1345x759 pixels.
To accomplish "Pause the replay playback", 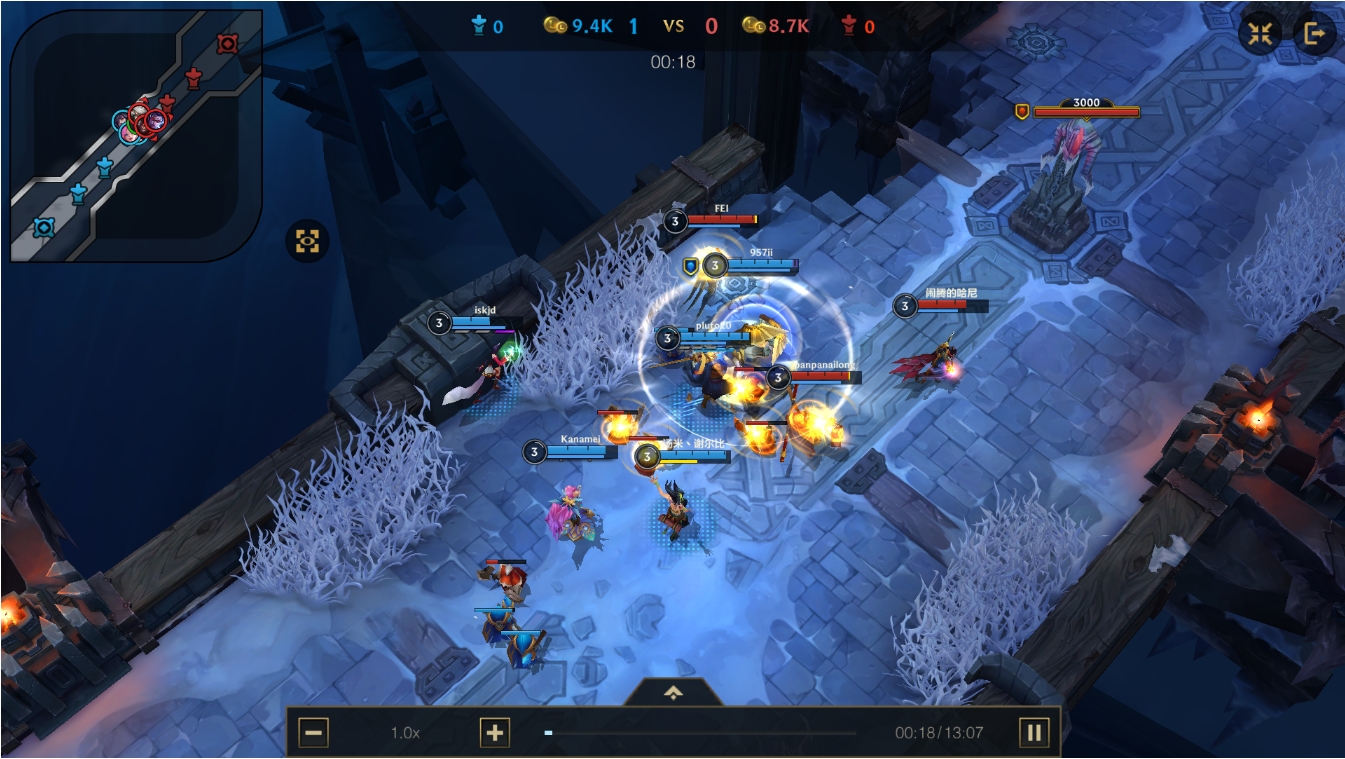I will [x=1033, y=733].
